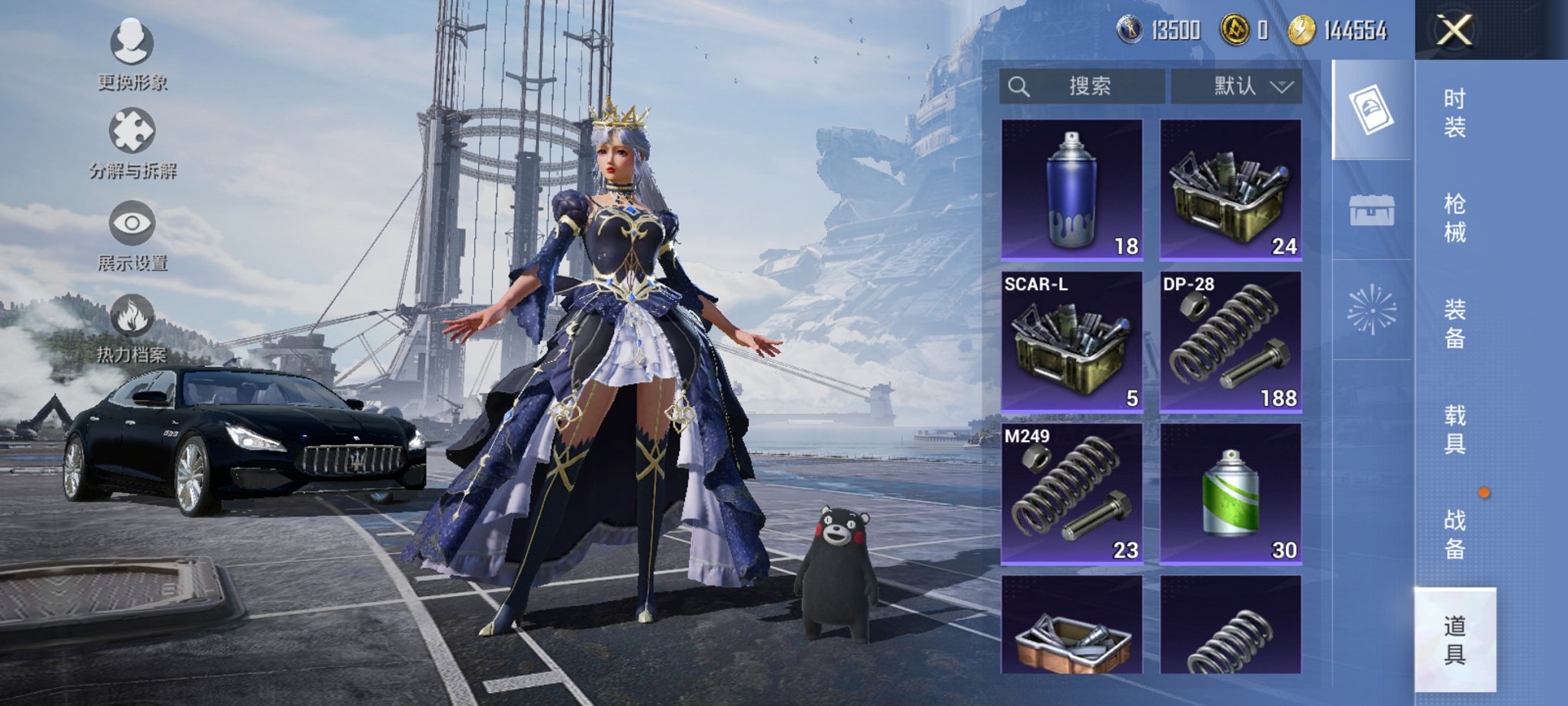Screen dimensions: 1568x706
Task: Select the DP-28 spring parts item
Action: click(1230, 341)
